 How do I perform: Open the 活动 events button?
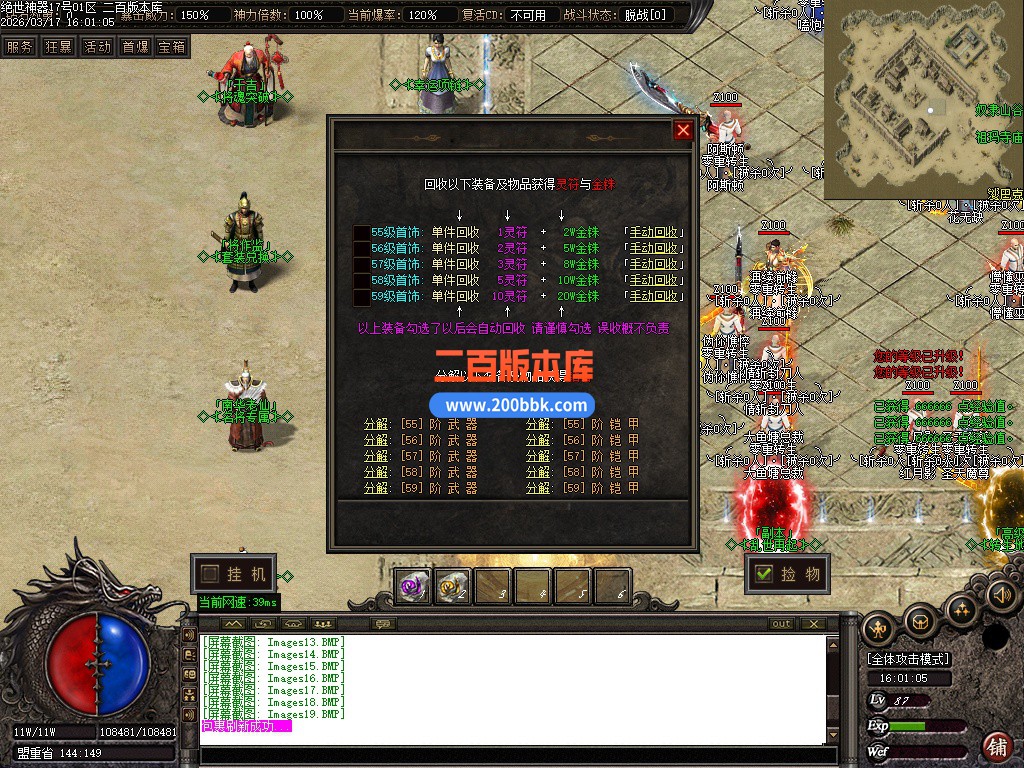coord(97,47)
